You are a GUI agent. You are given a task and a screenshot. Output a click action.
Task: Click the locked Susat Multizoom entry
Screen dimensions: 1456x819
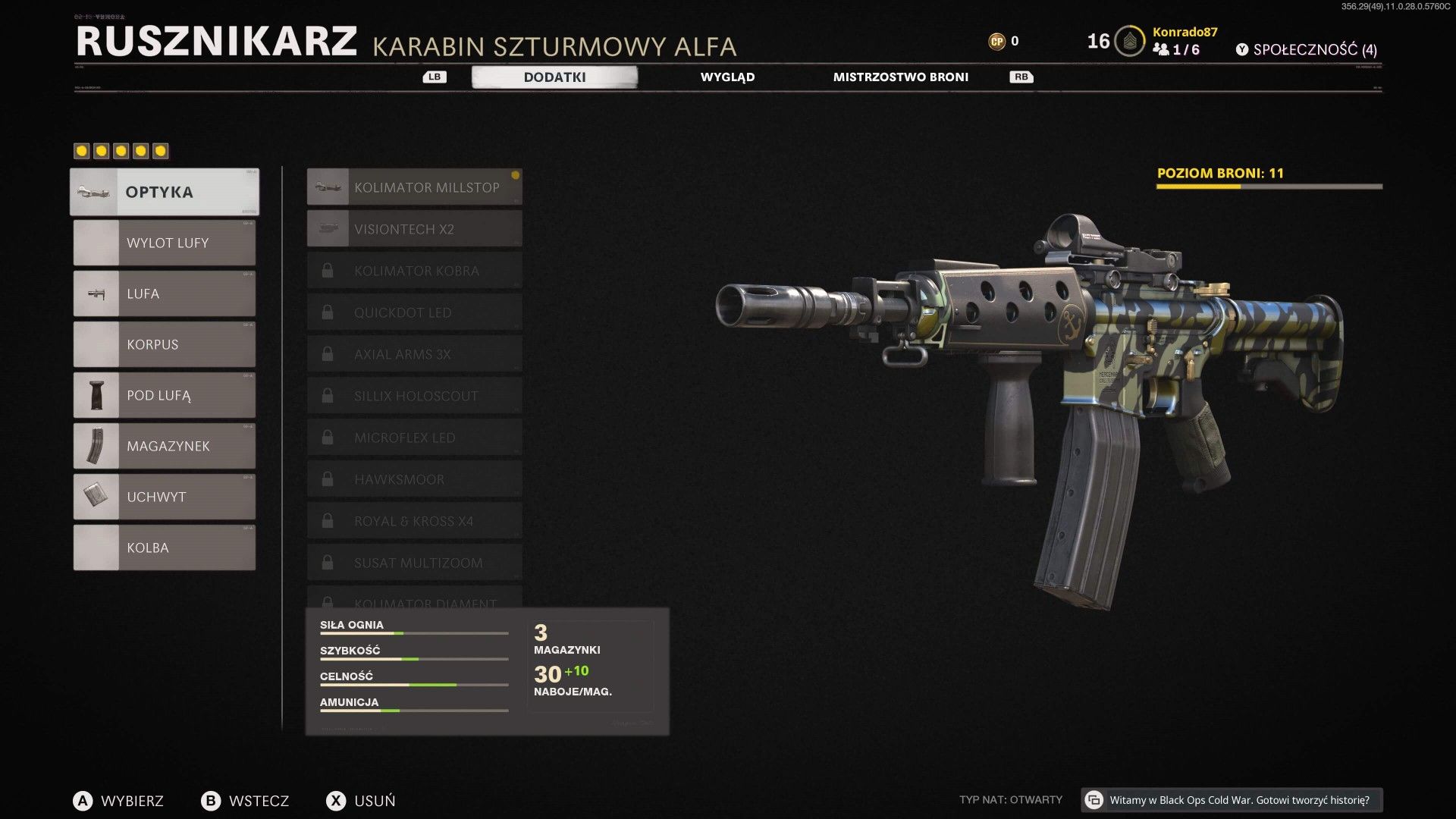pyautogui.click(x=414, y=563)
